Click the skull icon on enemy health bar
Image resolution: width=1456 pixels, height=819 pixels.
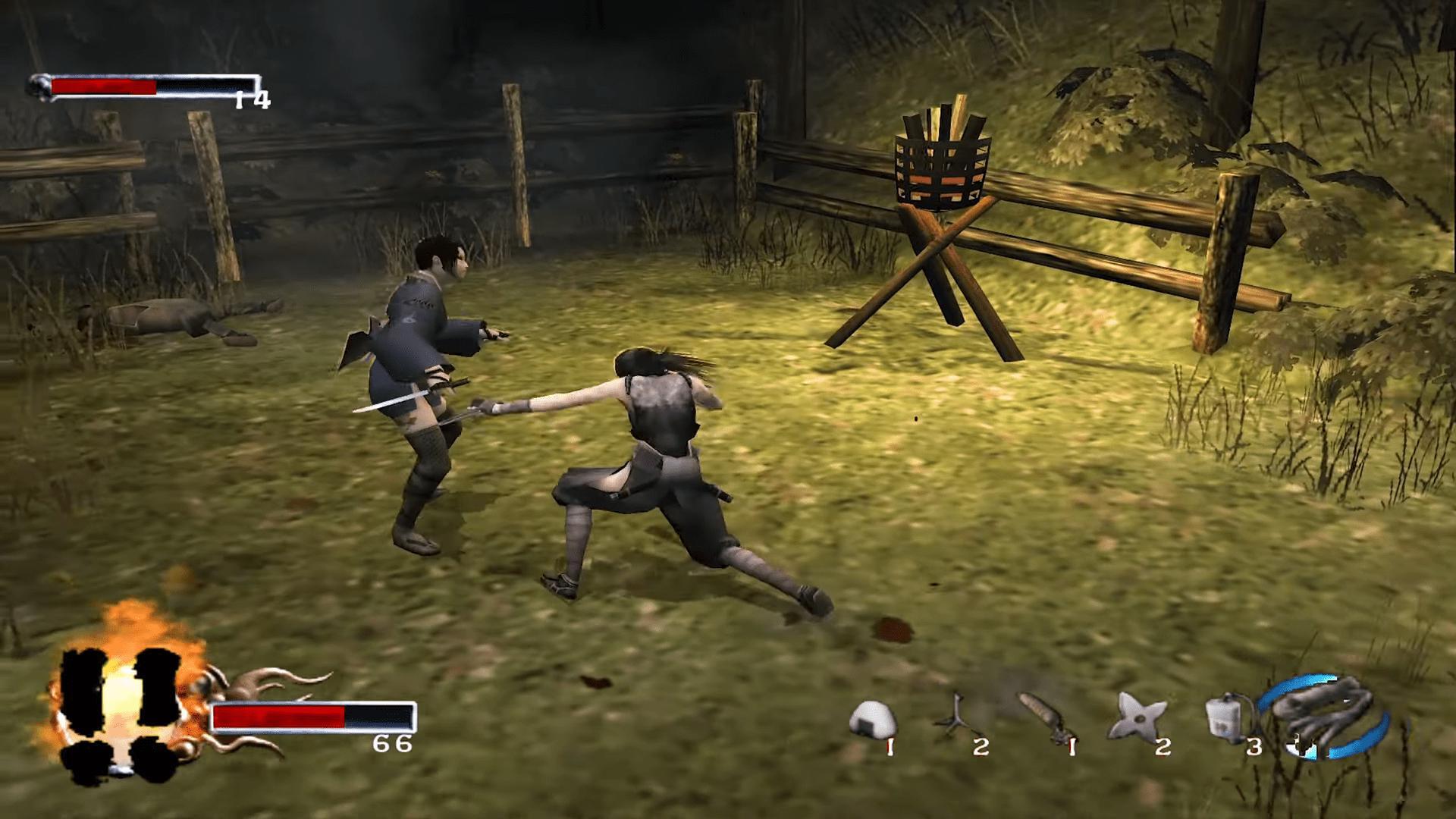pos(38,83)
